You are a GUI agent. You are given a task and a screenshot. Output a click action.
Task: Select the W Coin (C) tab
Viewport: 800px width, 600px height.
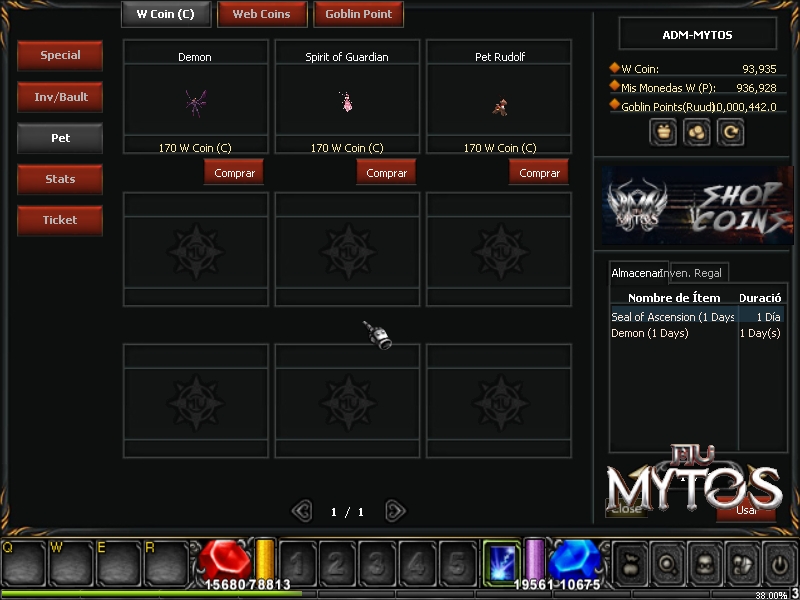pyautogui.click(x=165, y=14)
